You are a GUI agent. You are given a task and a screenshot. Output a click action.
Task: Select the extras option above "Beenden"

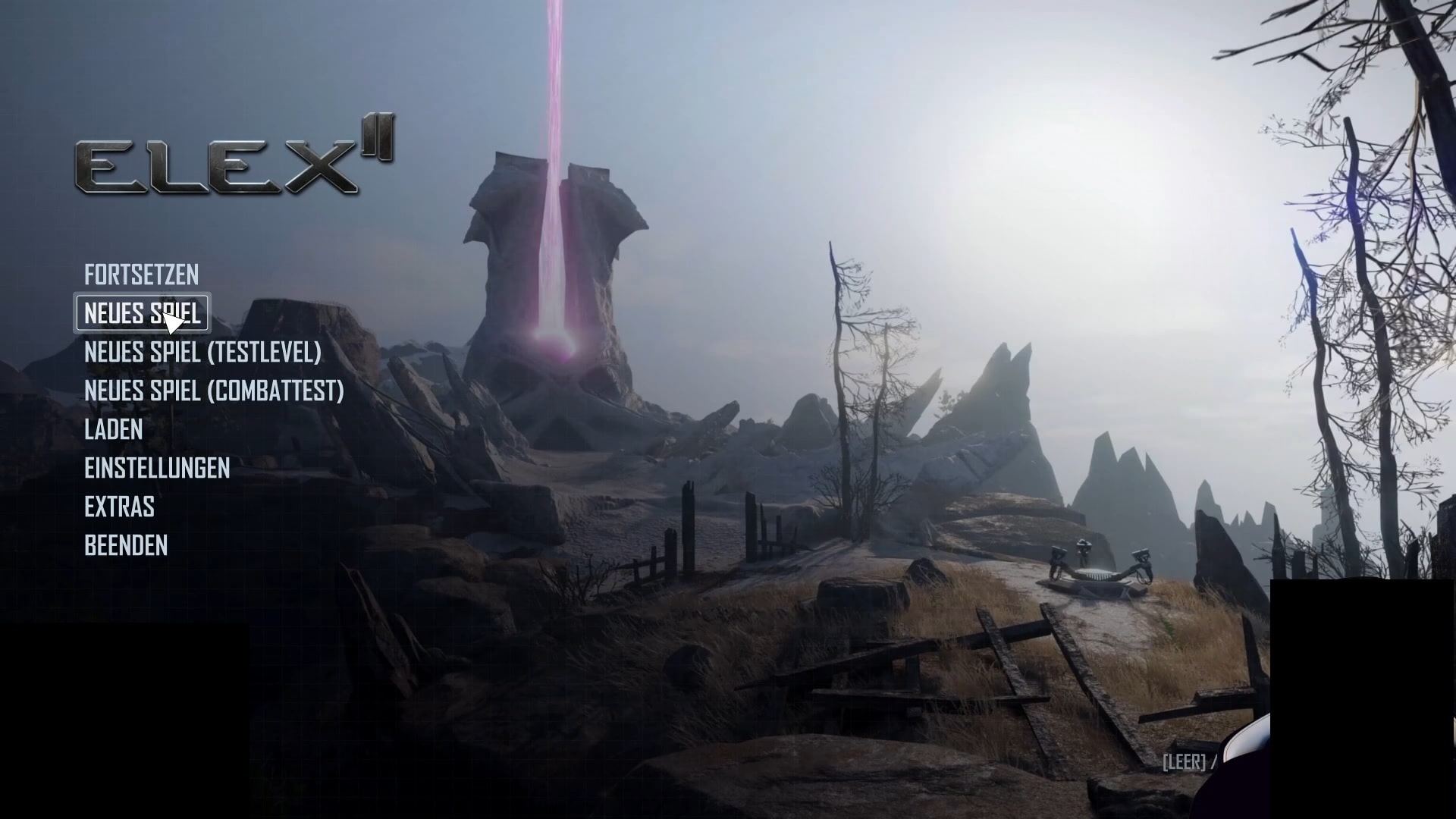pos(118,507)
